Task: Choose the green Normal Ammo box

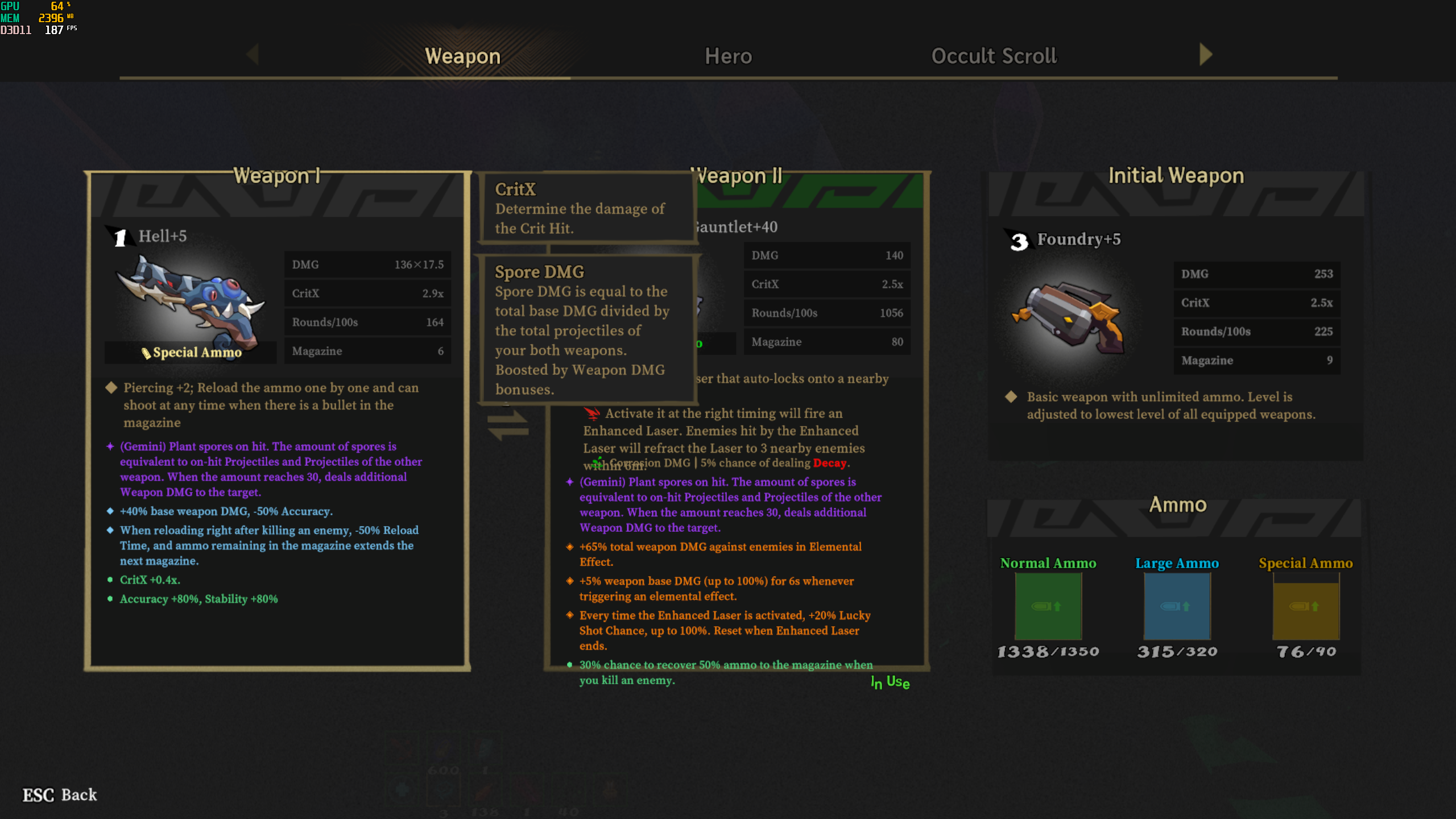Action: [x=1048, y=606]
